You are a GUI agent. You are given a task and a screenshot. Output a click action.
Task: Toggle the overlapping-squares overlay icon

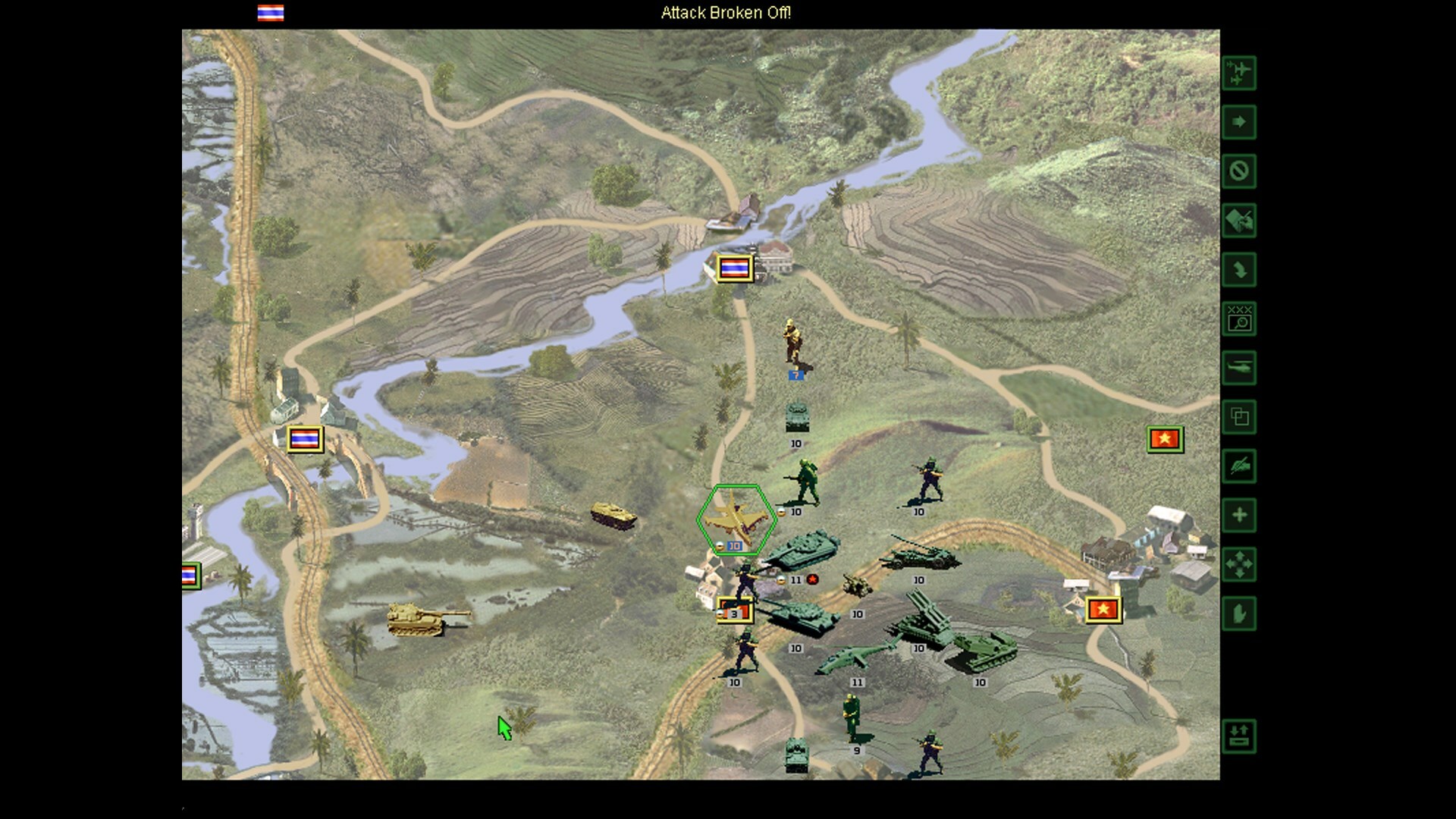click(1240, 417)
